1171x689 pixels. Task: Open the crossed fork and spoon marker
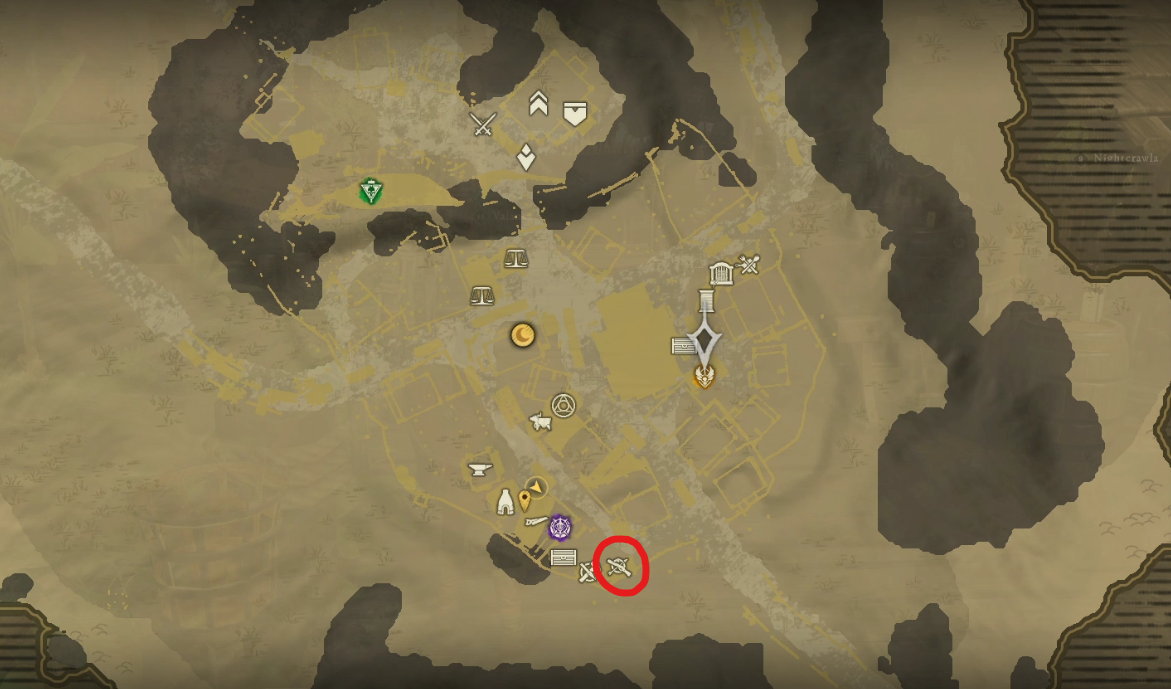point(750,264)
